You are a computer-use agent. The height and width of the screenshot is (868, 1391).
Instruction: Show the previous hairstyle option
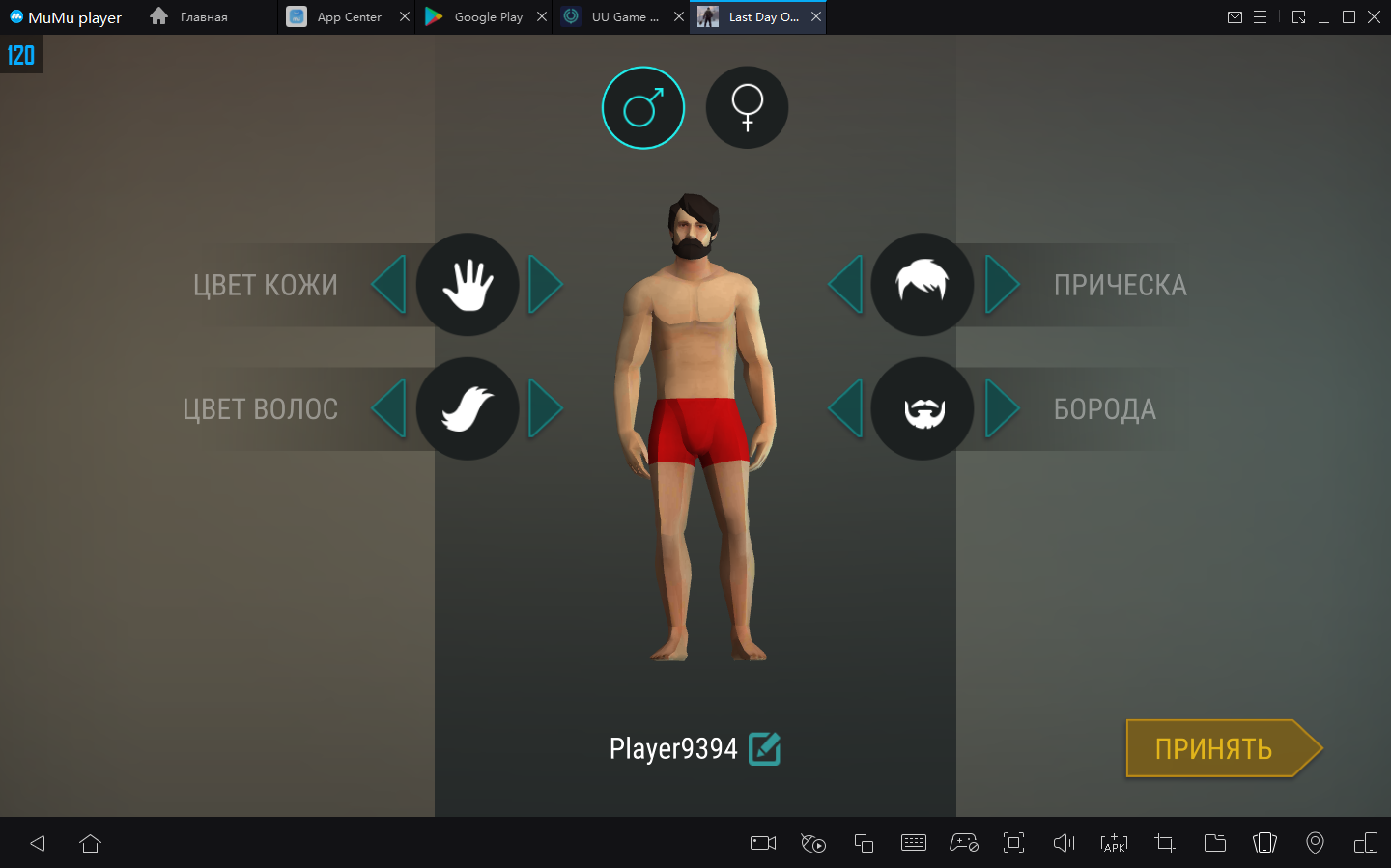click(845, 285)
